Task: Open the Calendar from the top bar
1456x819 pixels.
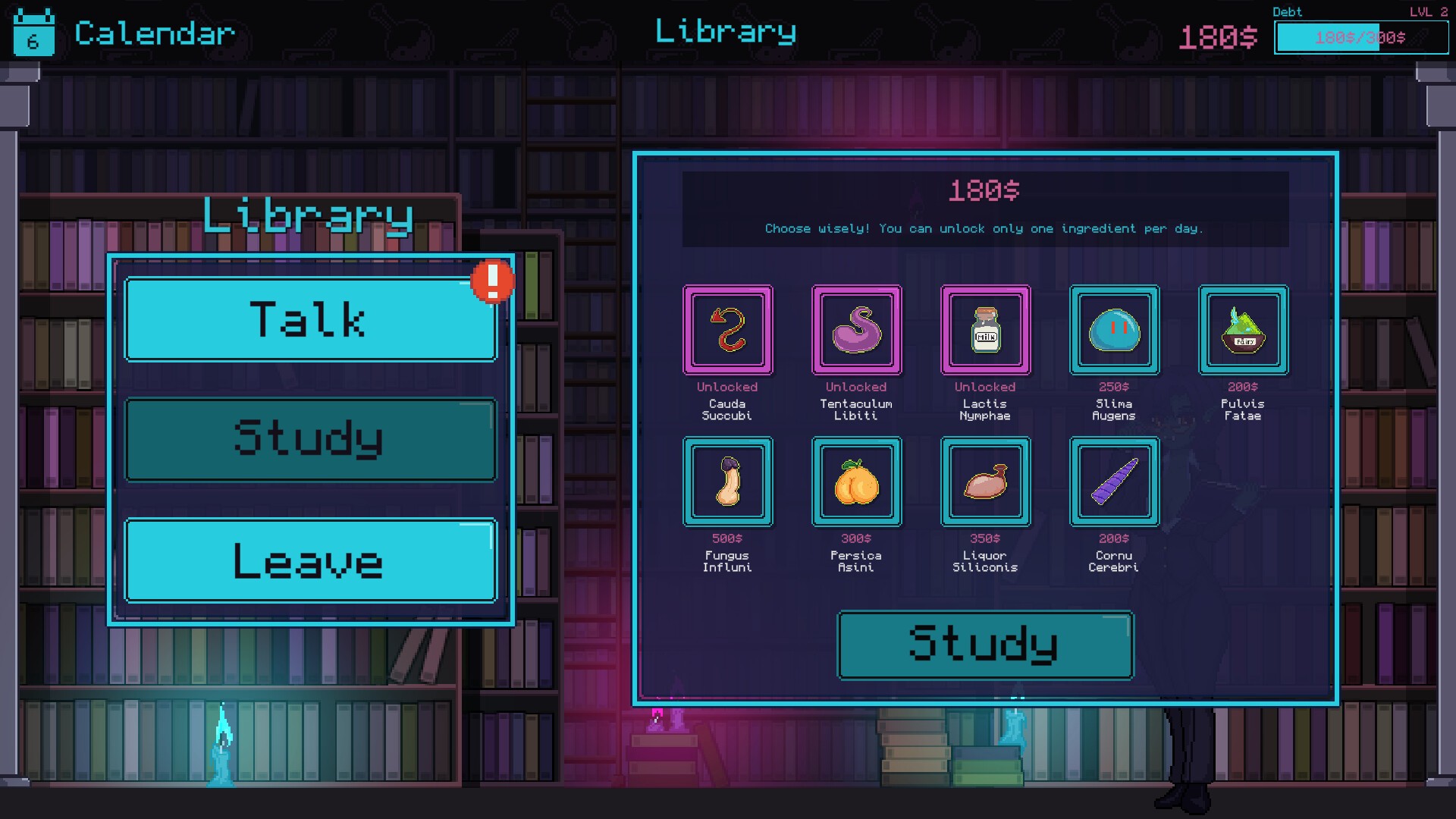Action: 125,33
